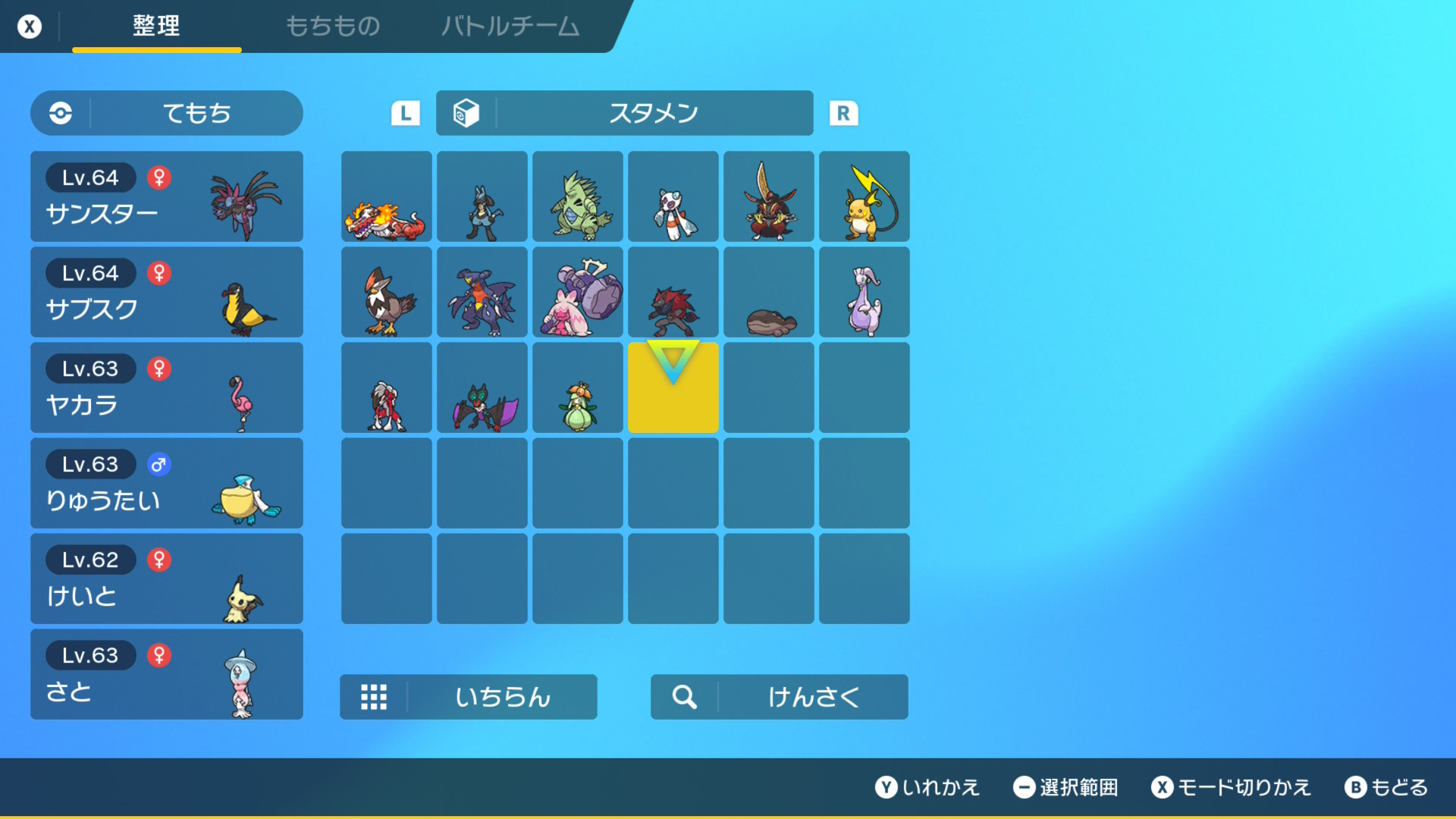Open the けんさく search button
This screenshot has width=1456, height=819.
pyautogui.click(x=780, y=697)
